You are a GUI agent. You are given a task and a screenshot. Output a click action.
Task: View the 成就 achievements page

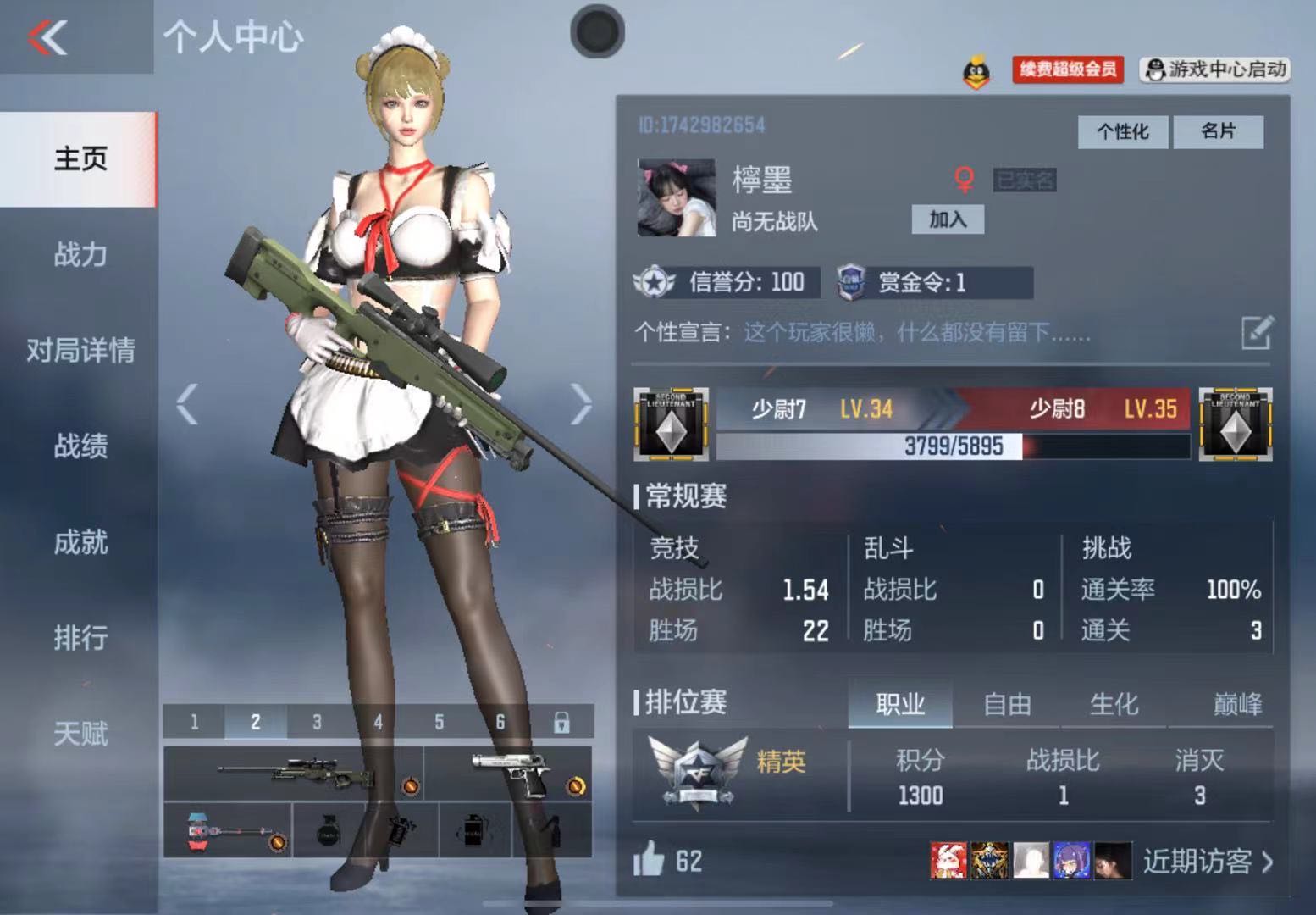80,542
